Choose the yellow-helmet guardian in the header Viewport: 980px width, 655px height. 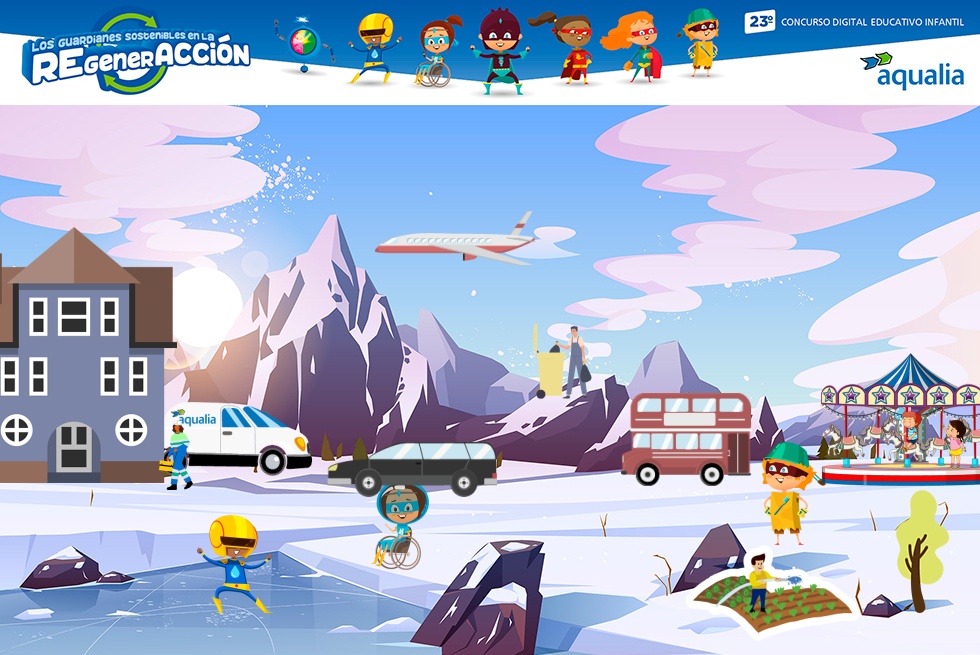tap(375, 48)
